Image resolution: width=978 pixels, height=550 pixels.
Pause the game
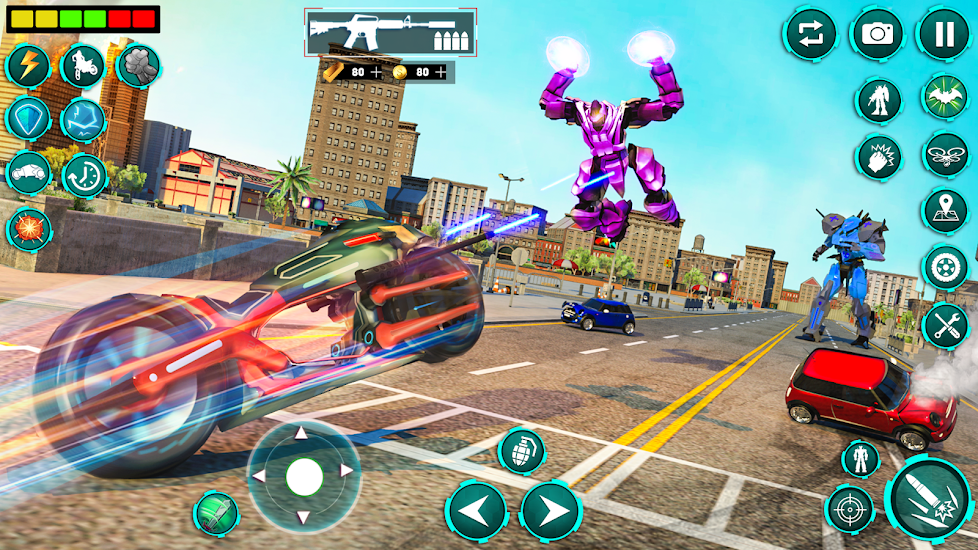click(x=943, y=34)
